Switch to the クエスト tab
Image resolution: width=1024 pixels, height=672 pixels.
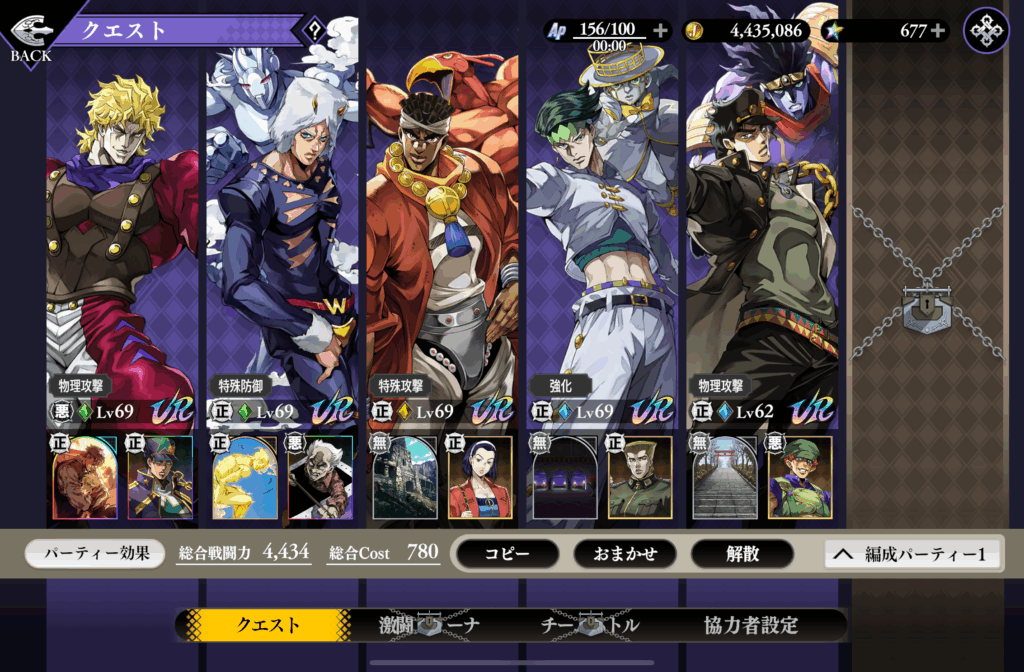tap(268, 626)
